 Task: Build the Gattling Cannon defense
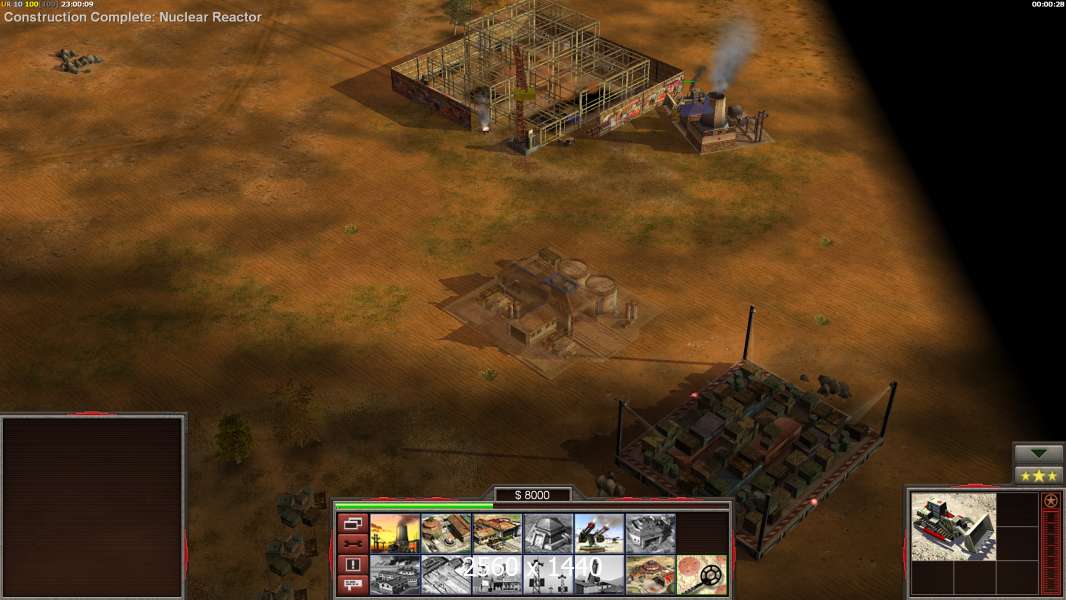[599, 533]
